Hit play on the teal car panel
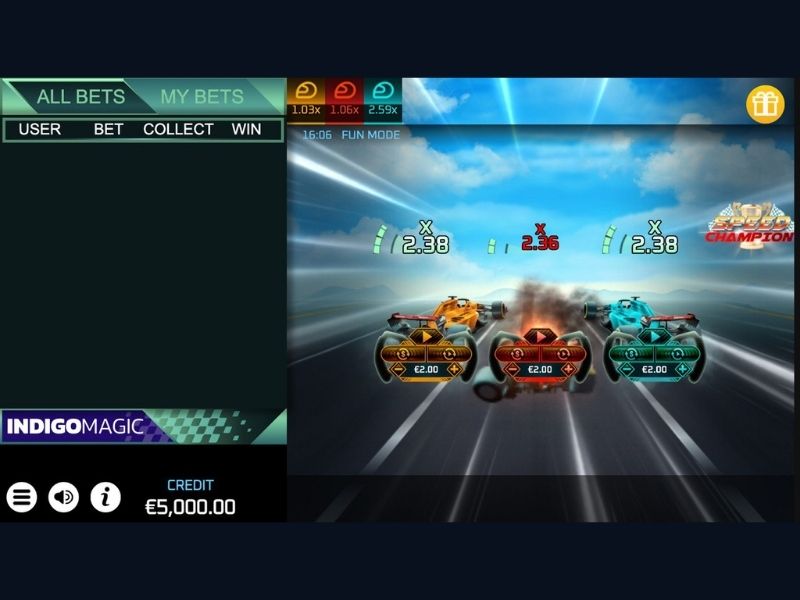The height and width of the screenshot is (600, 800). tap(654, 337)
